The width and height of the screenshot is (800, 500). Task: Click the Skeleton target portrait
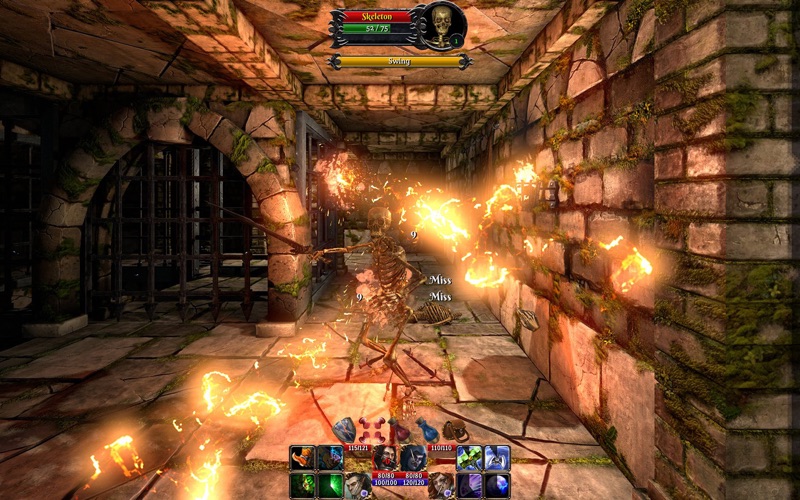coord(441,27)
